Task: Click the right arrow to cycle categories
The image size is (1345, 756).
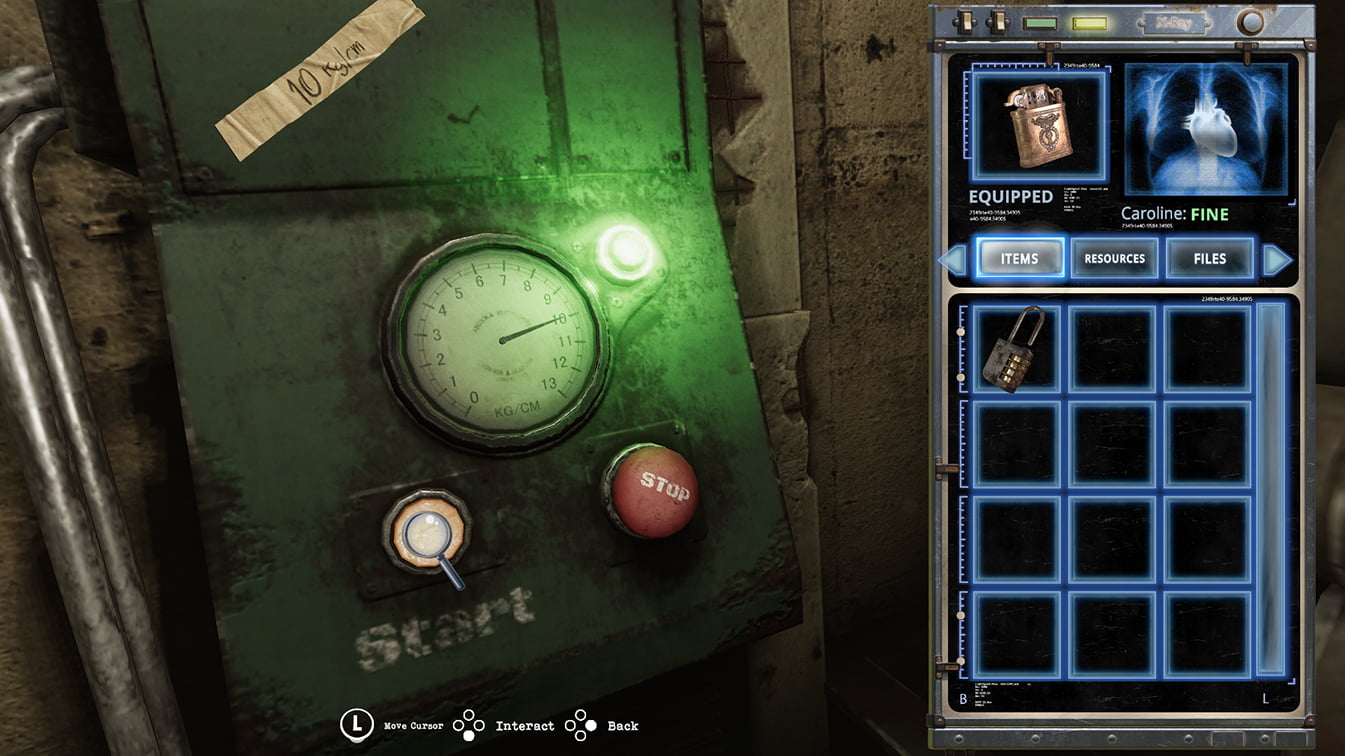Action: [x=1279, y=259]
